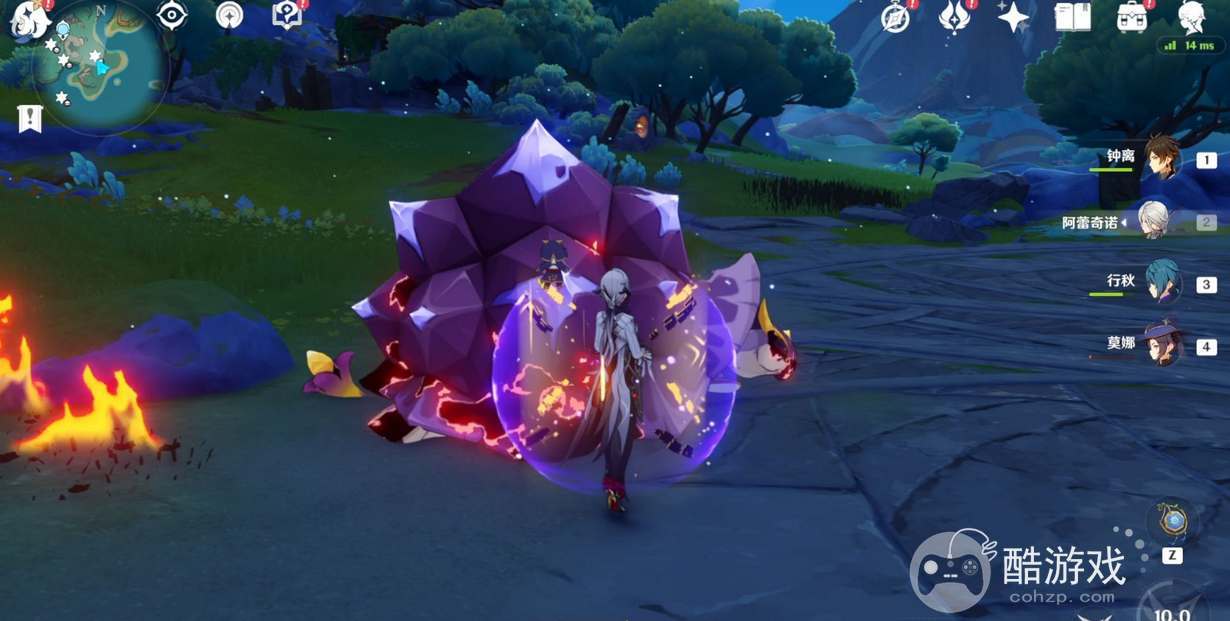The height and width of the screenshot is (621, 1230).
Task: Open the four-pointed star wish icon
Action: 1013,17
